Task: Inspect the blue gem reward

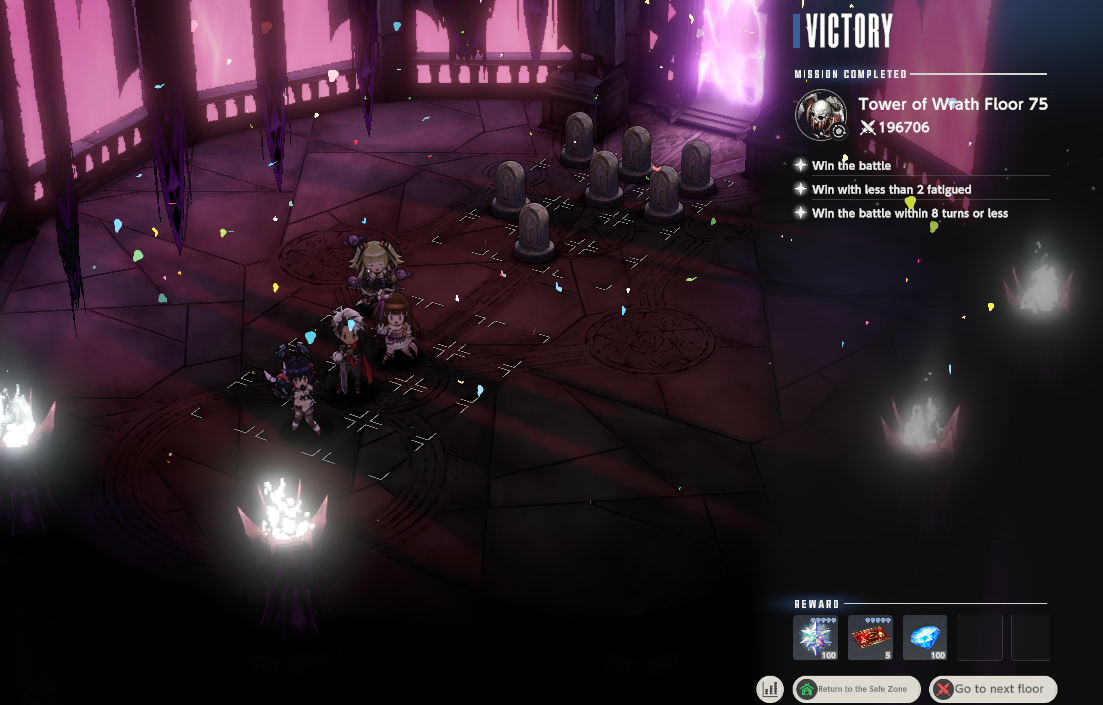Action: click(925, 638)
